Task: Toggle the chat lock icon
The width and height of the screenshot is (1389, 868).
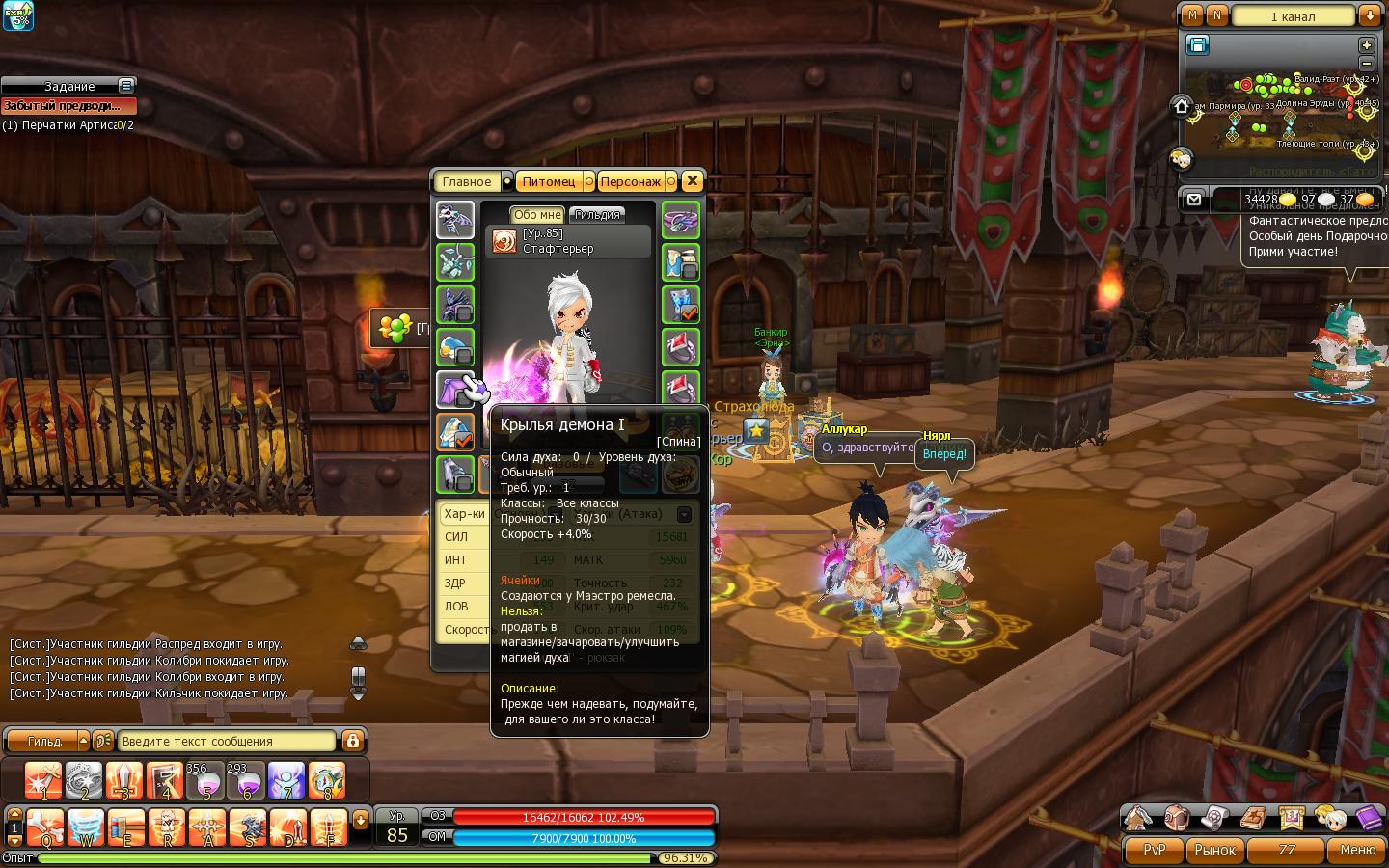Action: click(x=352, y=741)
